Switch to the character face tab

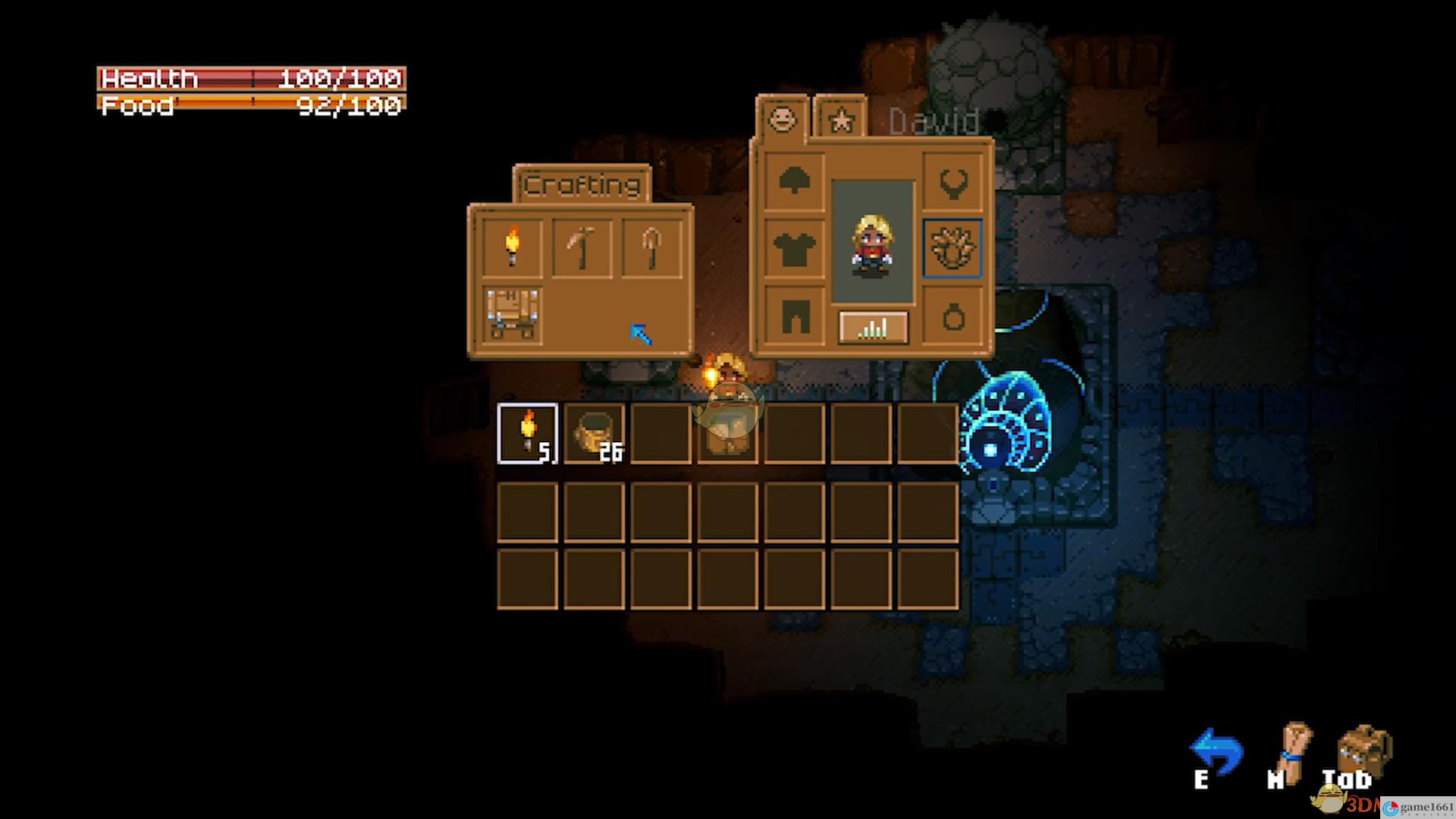coord(782,118)
